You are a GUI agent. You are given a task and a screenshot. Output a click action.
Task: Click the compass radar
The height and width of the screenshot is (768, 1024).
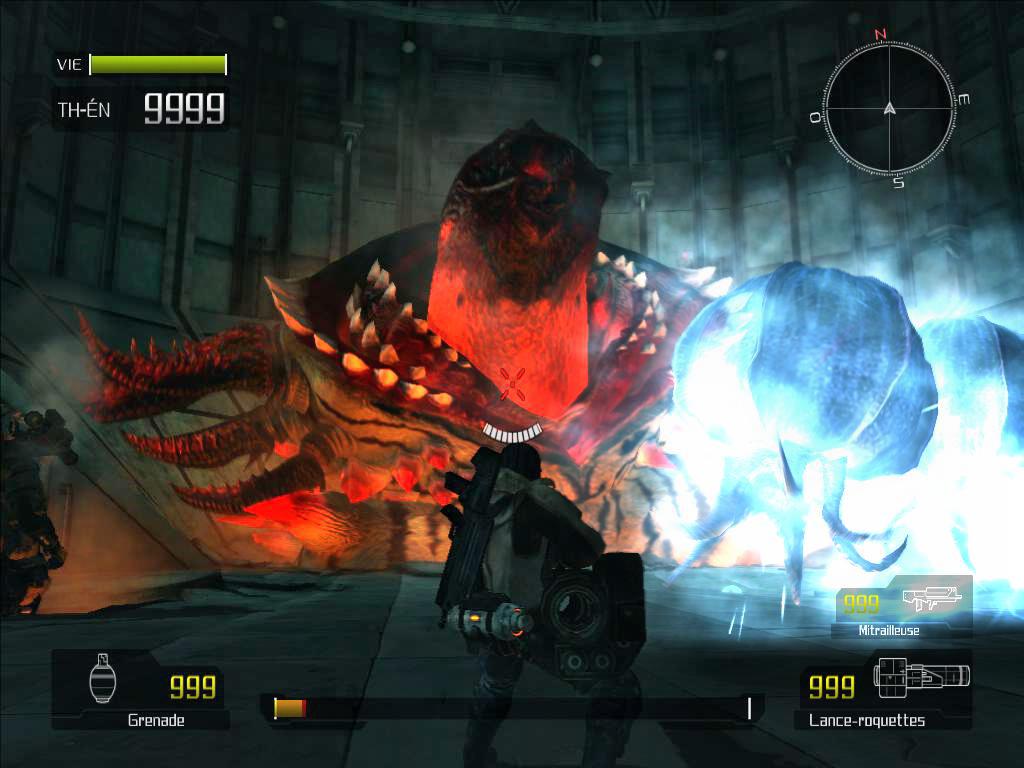click(888, 108)
